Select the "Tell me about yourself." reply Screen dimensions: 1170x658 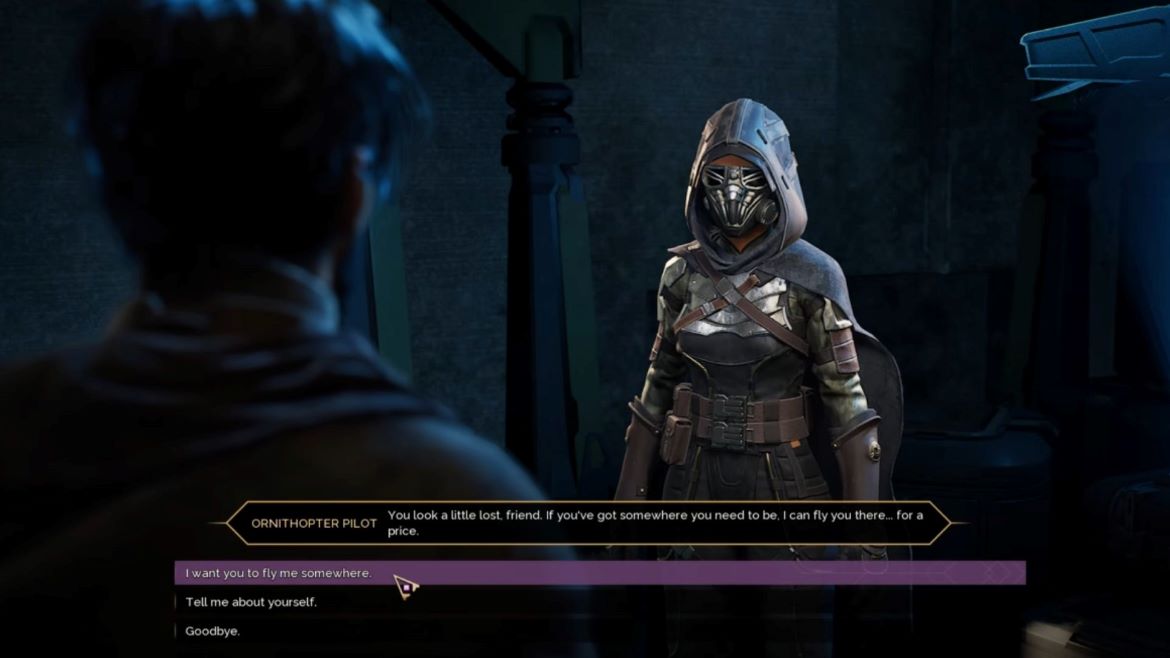click(x=251, y=602)
